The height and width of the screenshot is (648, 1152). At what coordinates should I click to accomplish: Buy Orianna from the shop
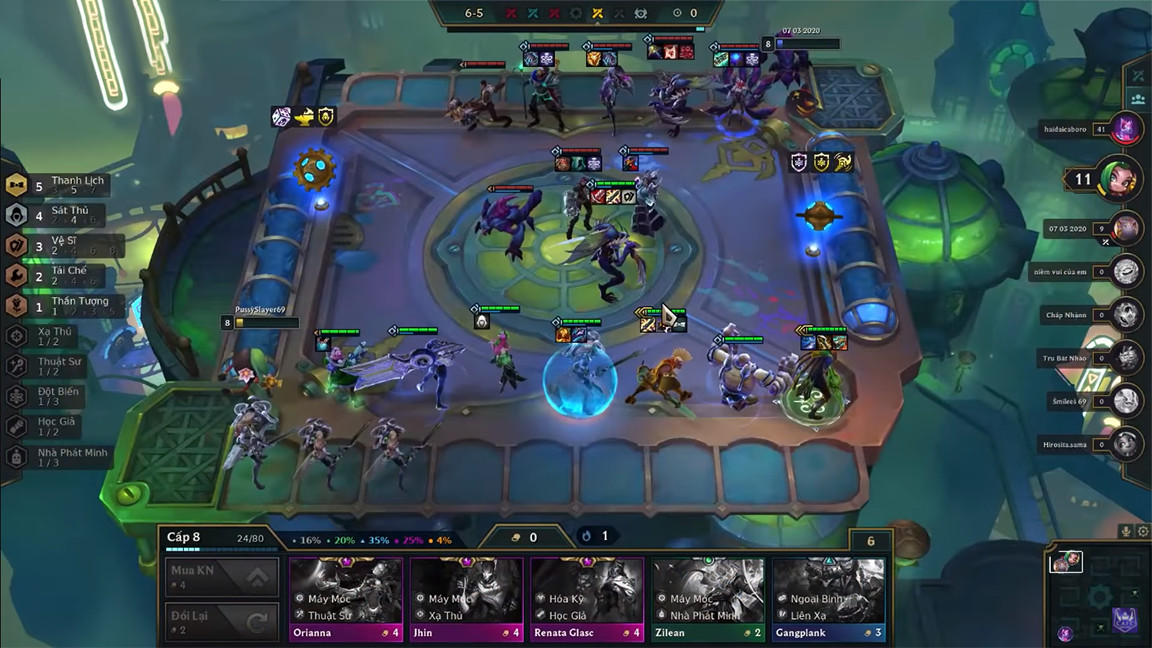[345, 598]
